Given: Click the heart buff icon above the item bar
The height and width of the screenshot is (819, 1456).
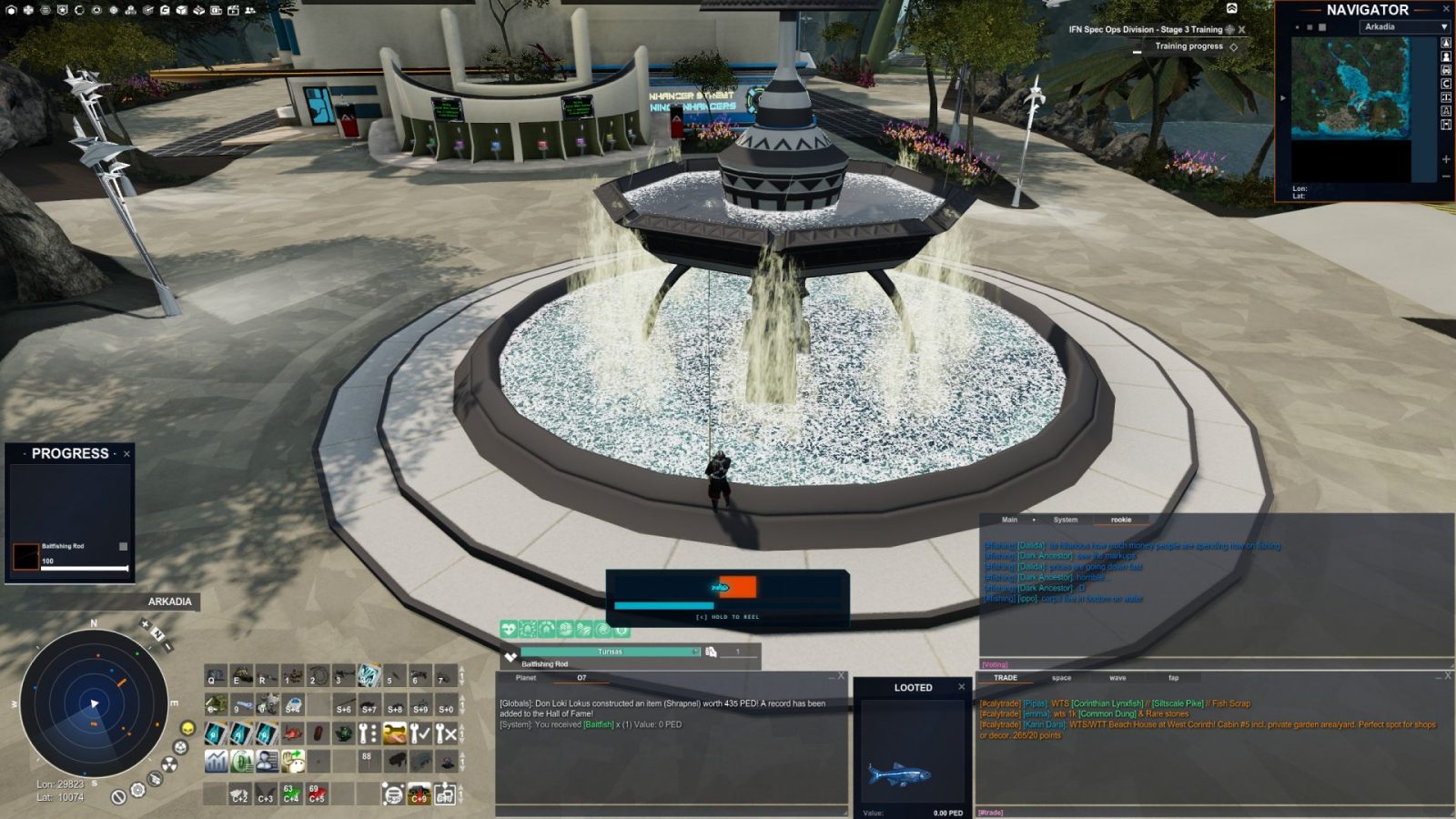Looking at the screenshot, I should tap(509, 630).
